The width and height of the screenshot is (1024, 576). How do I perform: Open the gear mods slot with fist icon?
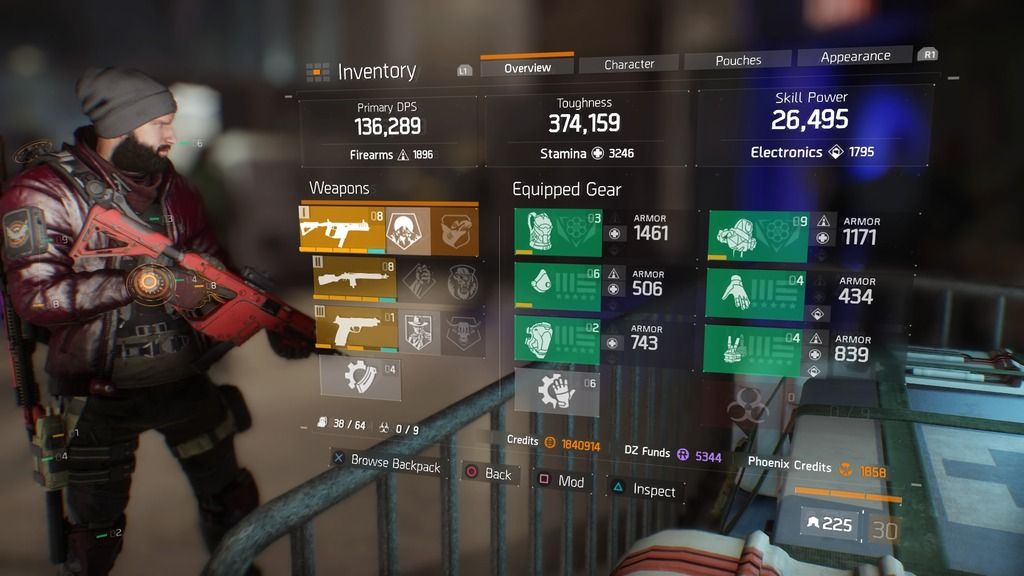tap(556, 392)
